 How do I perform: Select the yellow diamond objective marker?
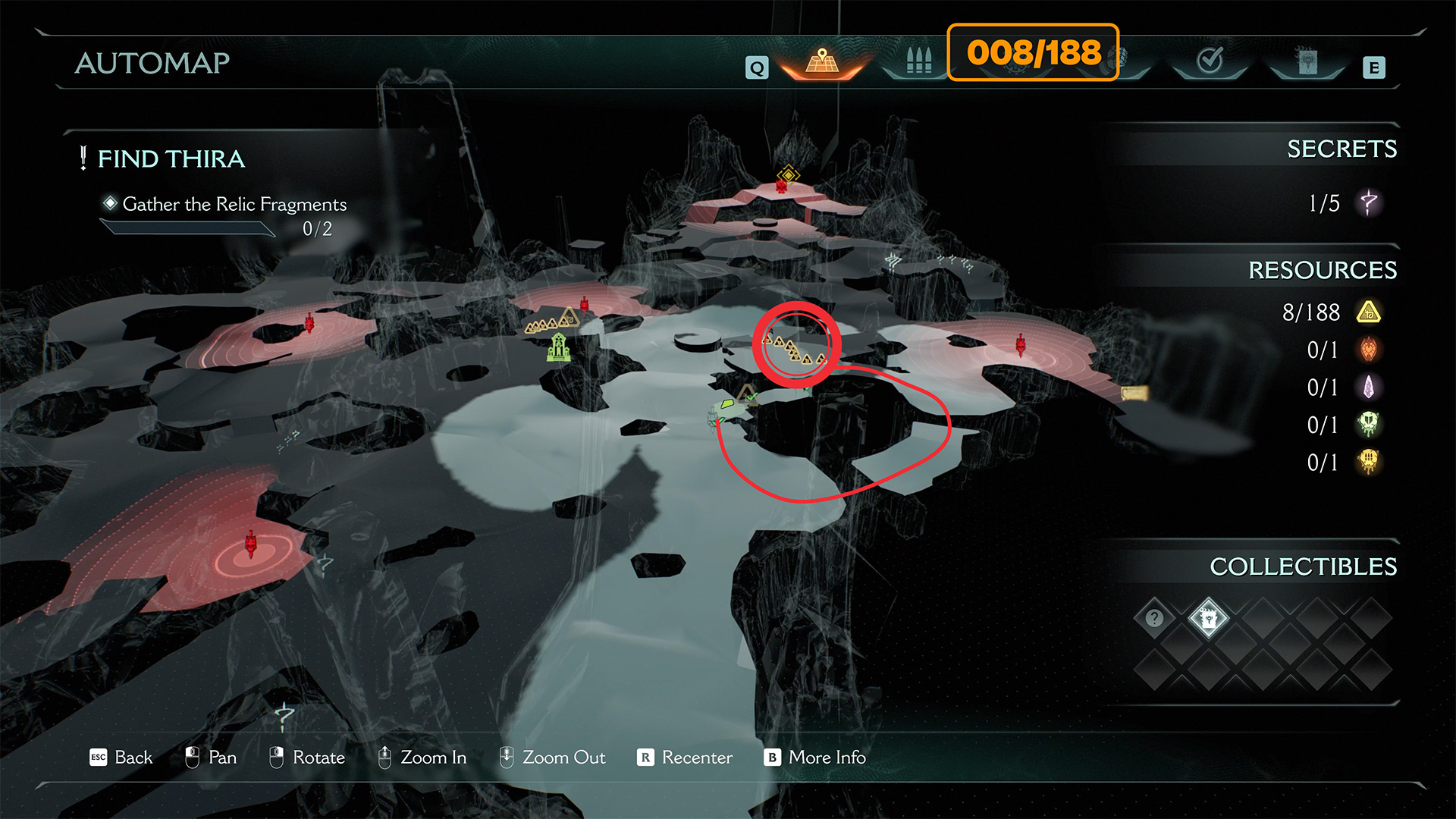coord(789,175)
